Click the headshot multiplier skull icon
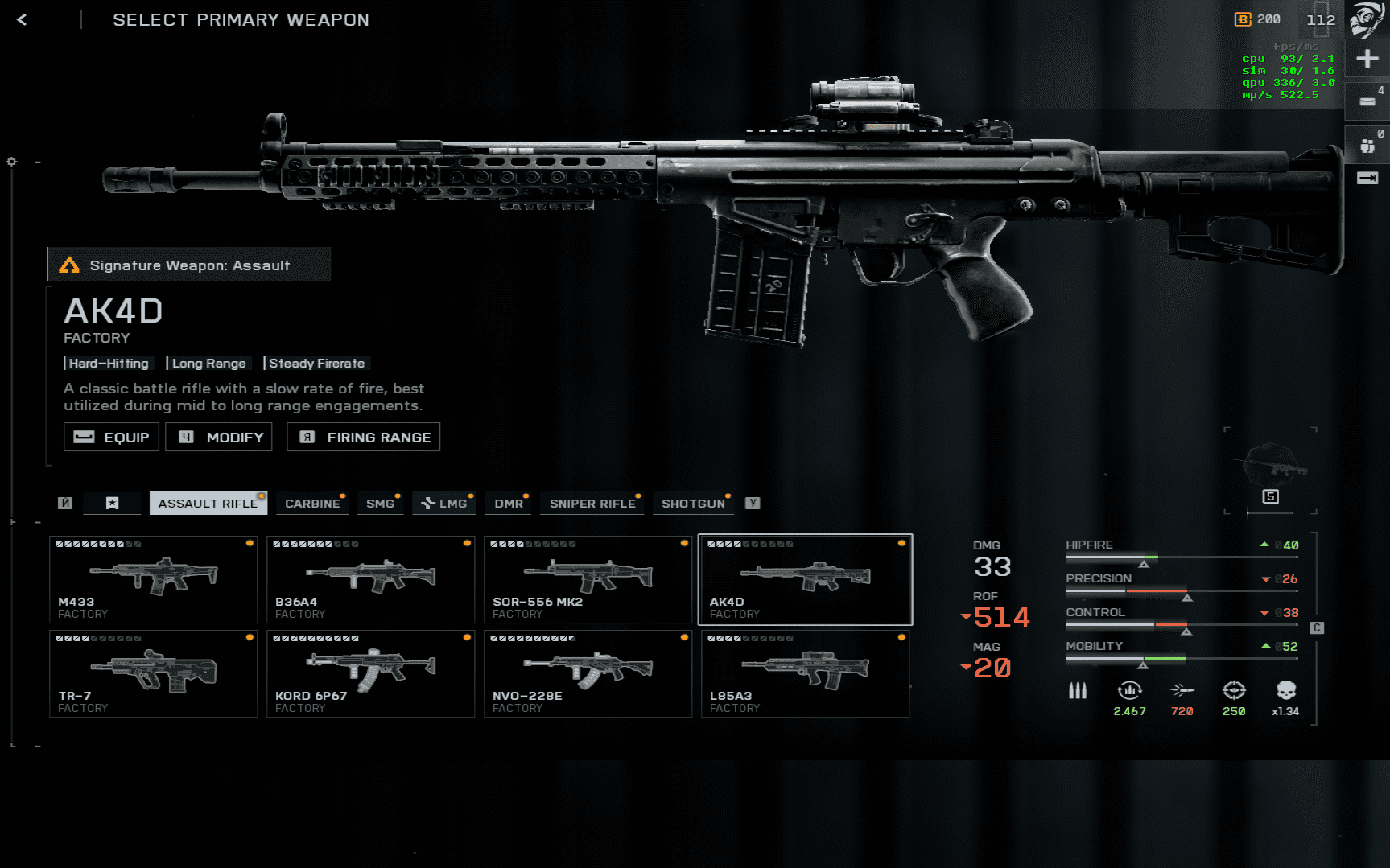The image size is (1390, 868). click(1285, 690)
